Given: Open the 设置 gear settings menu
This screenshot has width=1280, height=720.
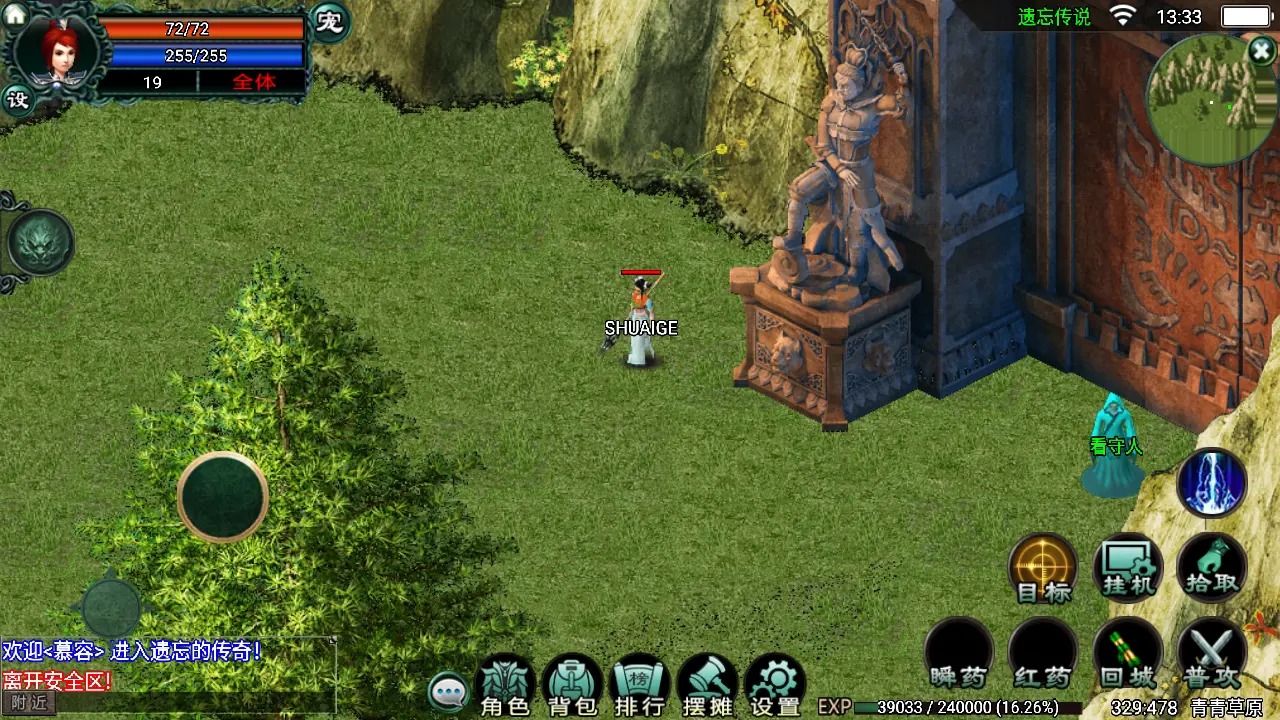Looking at the screenshot, I should point(776,688).
